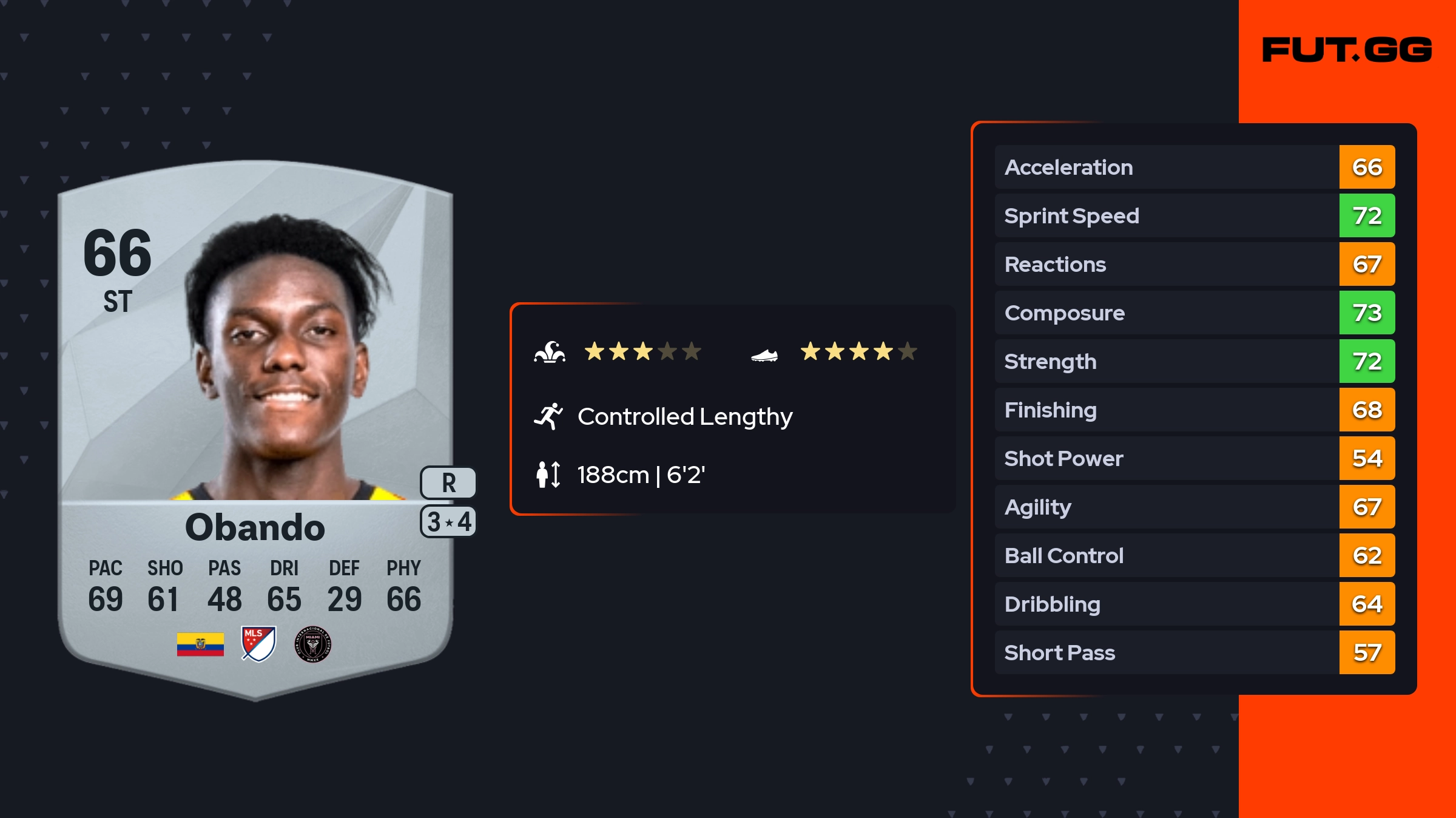
Task: Click the R preferred foot badge
Action: pos(448,482)
